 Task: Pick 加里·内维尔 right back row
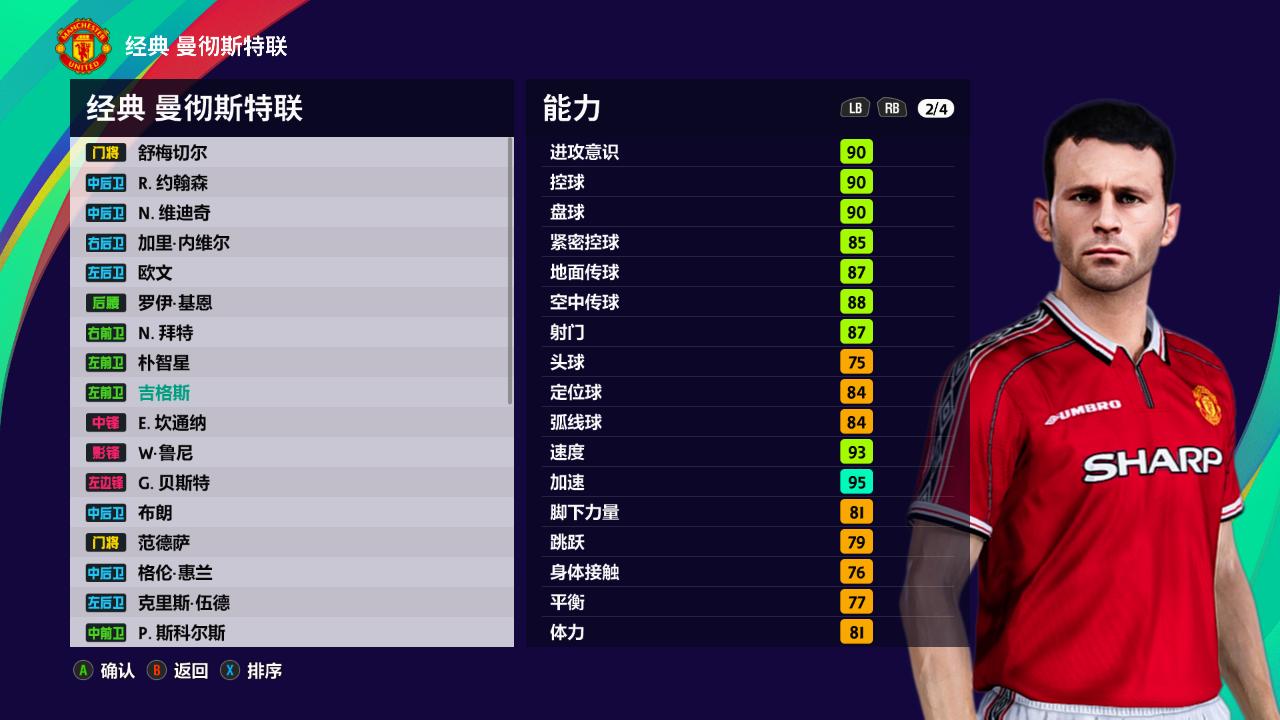click(290, 243)
